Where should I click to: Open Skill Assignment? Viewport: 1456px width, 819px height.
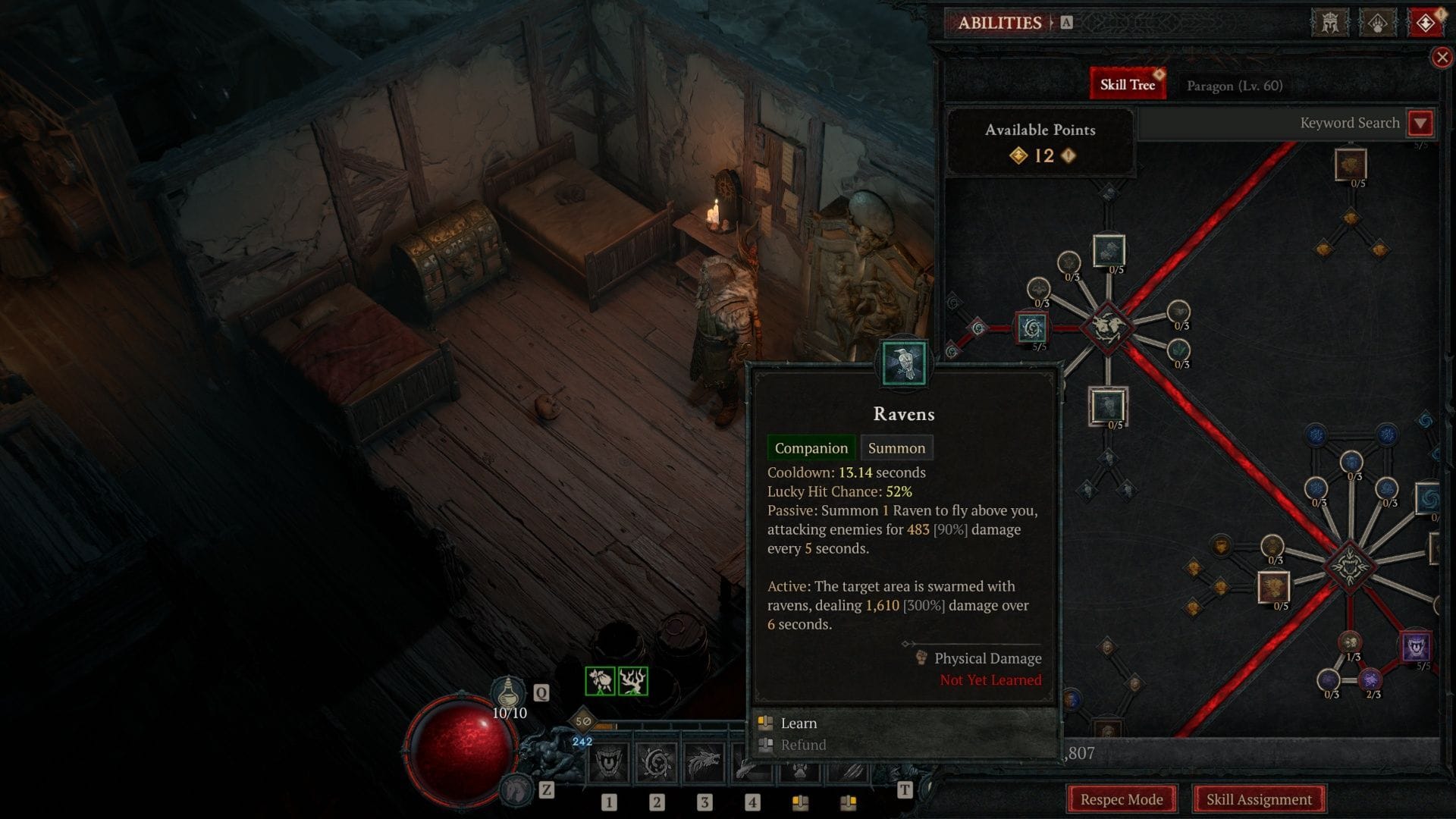pos(1258,799)
